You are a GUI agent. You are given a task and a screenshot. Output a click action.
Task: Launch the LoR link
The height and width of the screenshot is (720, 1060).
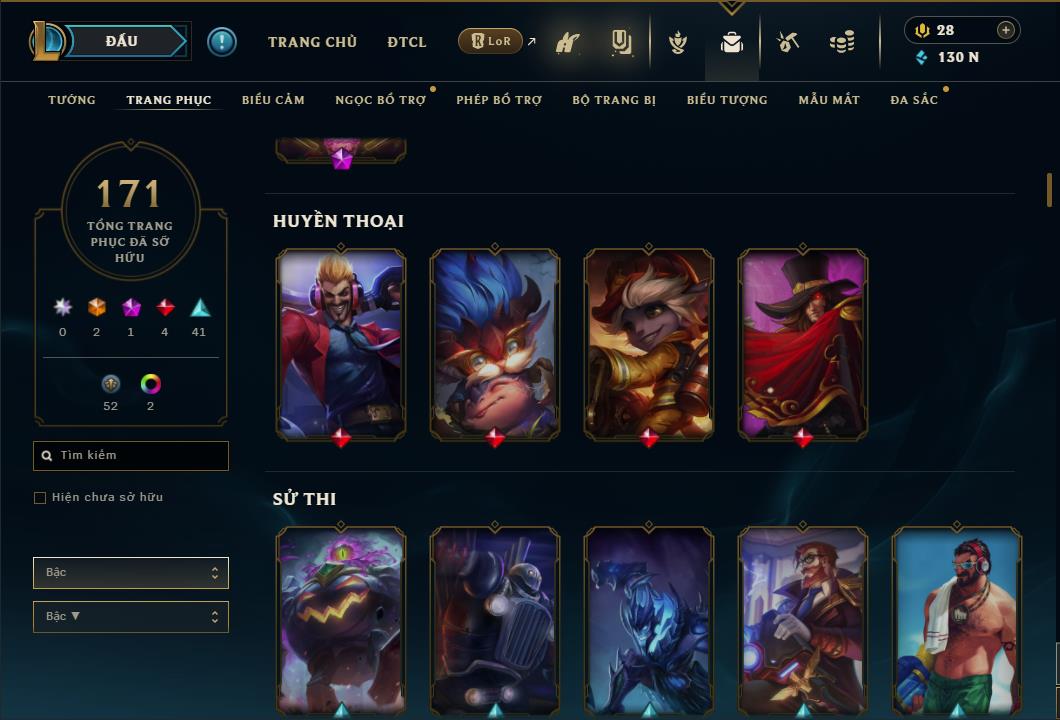(491, 42)
